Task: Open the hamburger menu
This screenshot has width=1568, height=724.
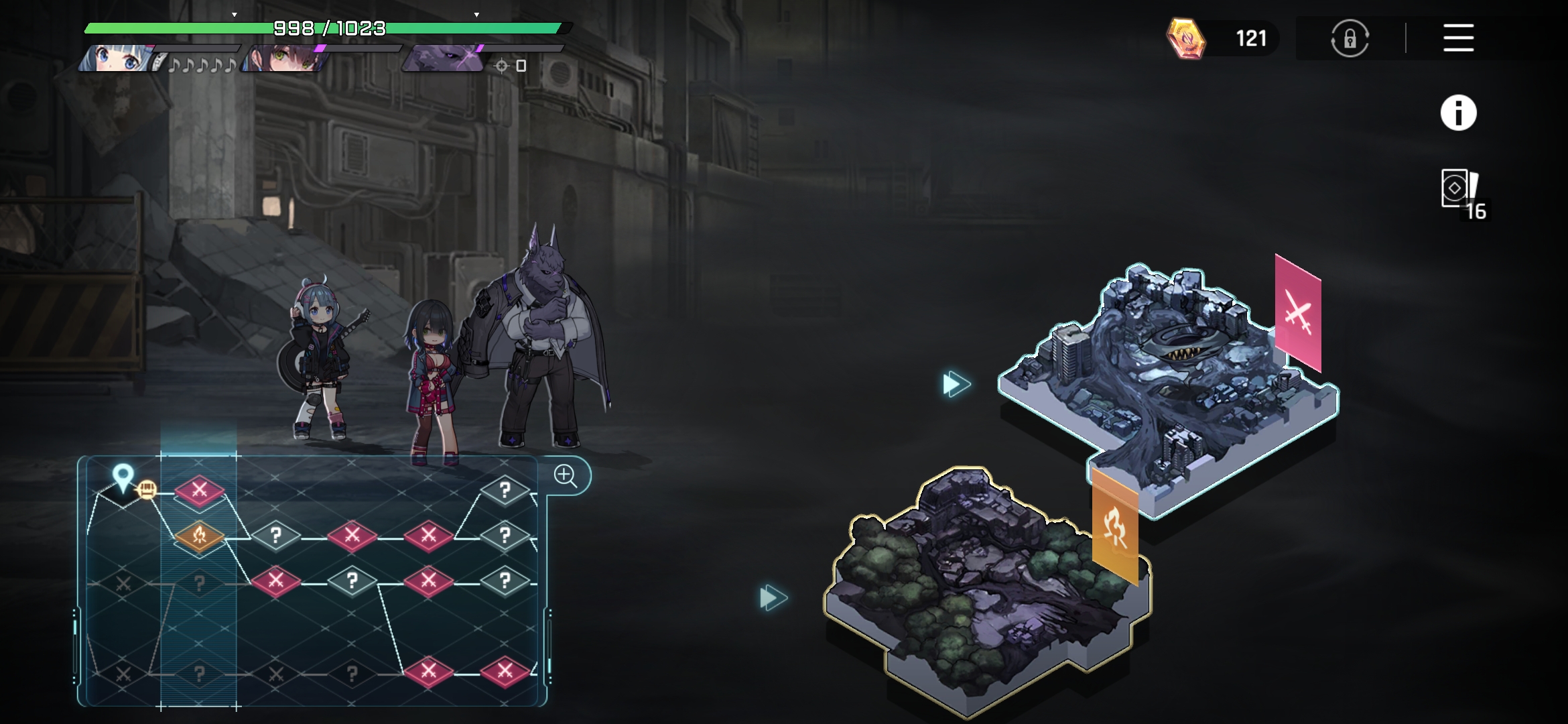Action: (1458, 38)
